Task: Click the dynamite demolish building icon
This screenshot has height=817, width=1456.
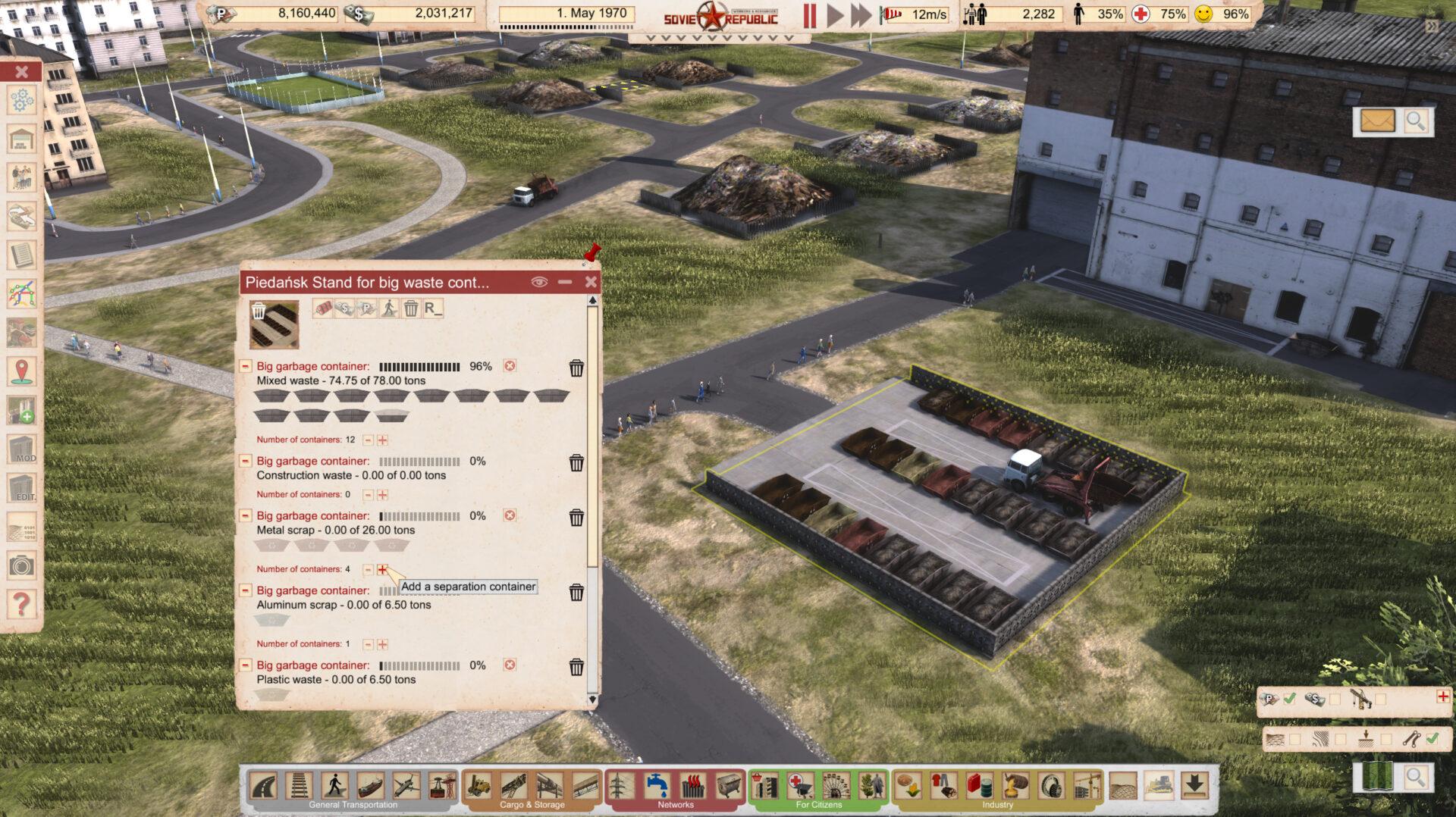Action: click(322, 308)
